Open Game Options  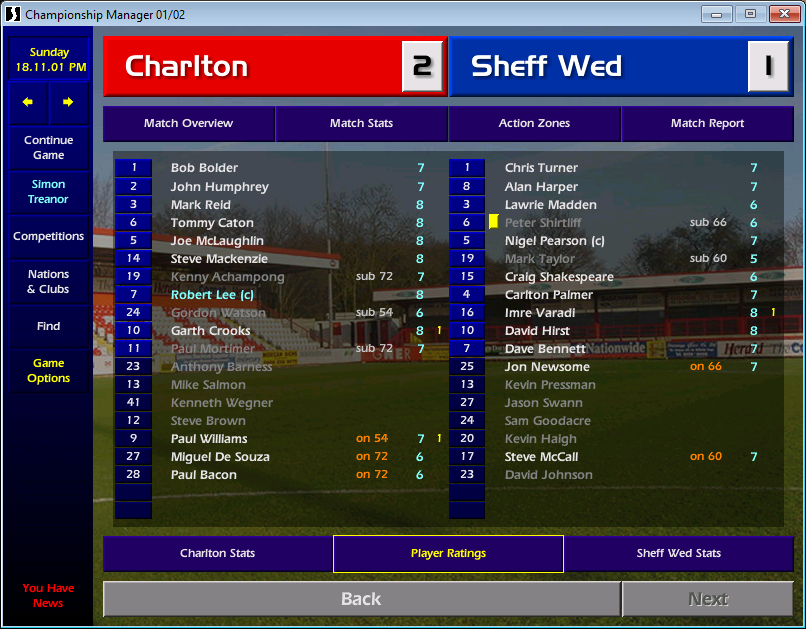pos(48,371)
